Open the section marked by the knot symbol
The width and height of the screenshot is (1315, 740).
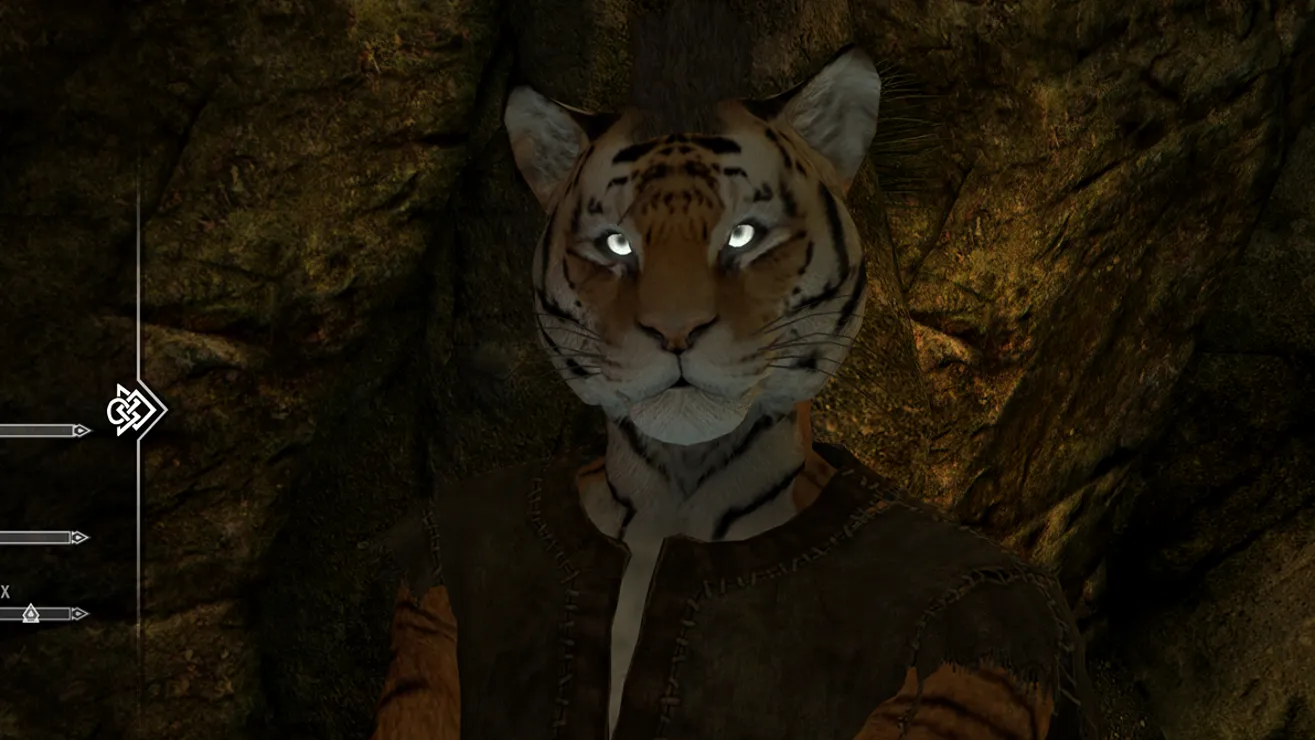pos(127,408)
